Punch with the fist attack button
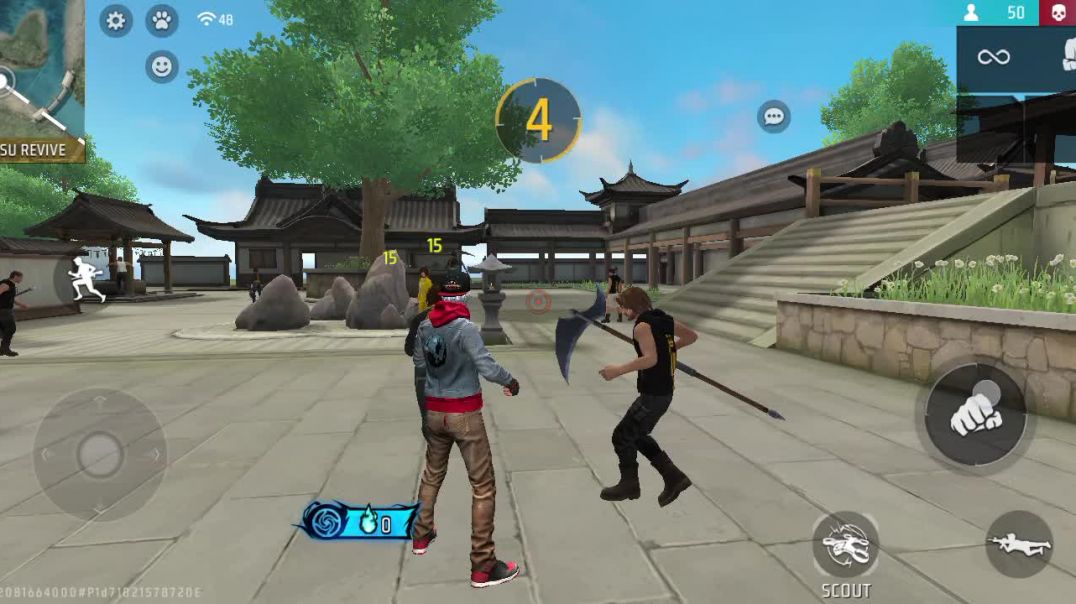This screenshot has width=1076, height=604. (975, 413)
